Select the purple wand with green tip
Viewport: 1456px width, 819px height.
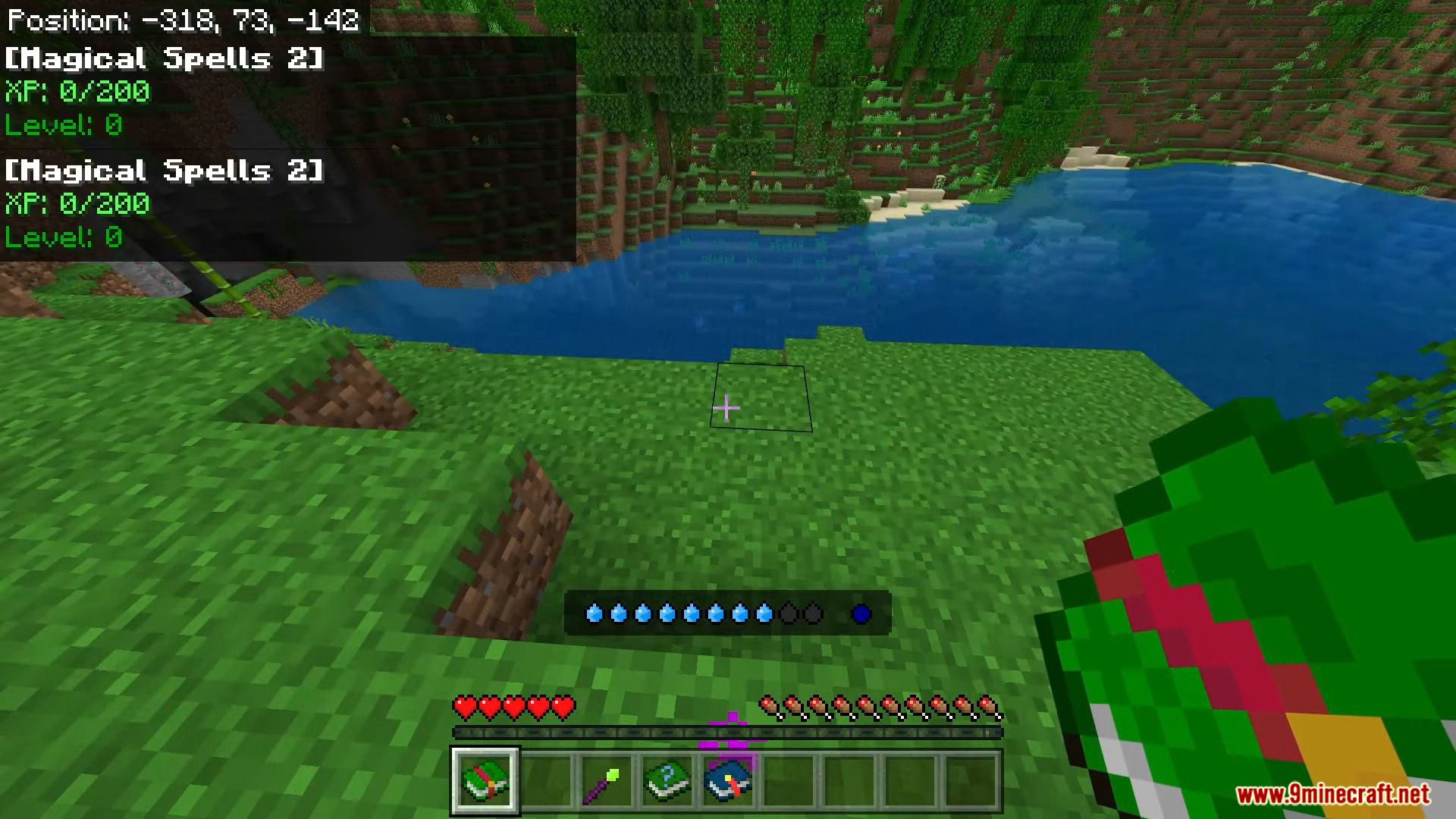coord(606,781)
